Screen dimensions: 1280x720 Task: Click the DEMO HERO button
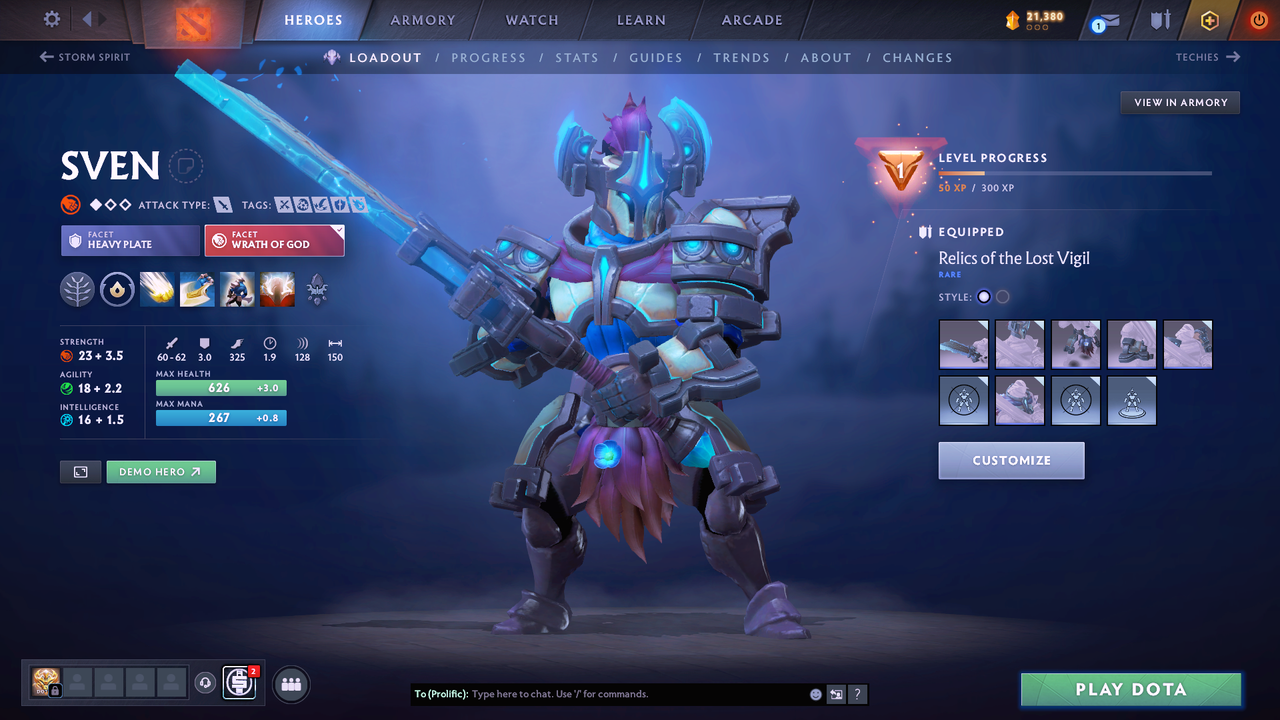[160, 471]
